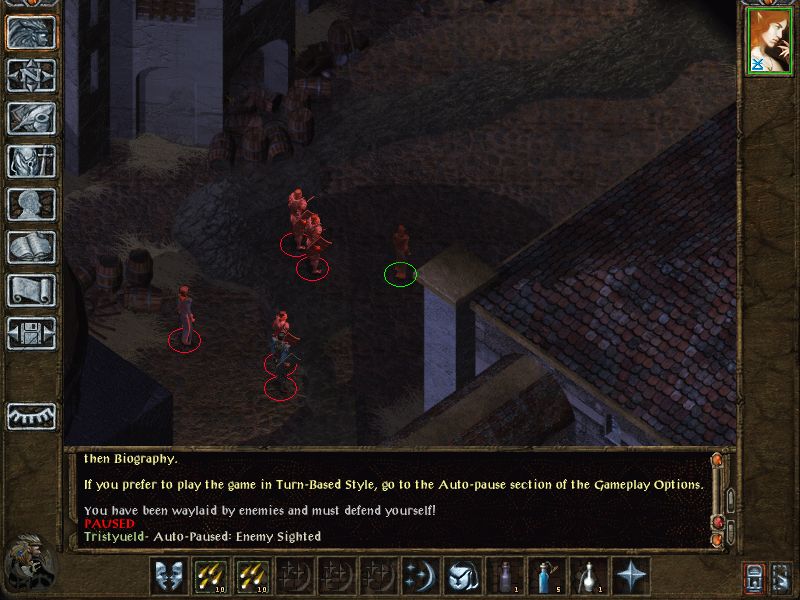Screen dimensions: 800x600
Task: Return to game with the top sidebar button
Action: (x=31, y=32)
